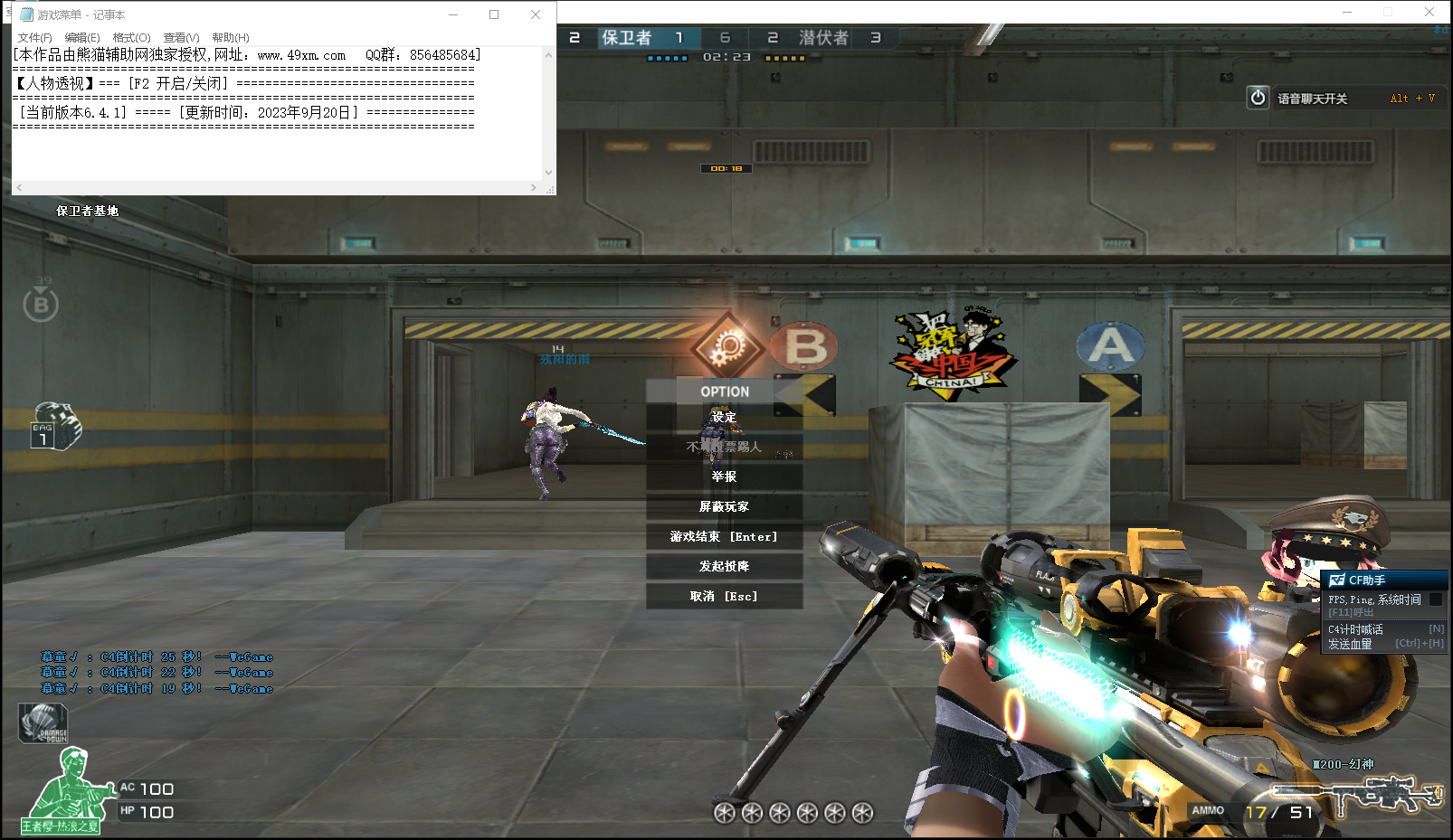Choose 举报 to report a player
The image size is (1453, 840).
tap(724, 477)
